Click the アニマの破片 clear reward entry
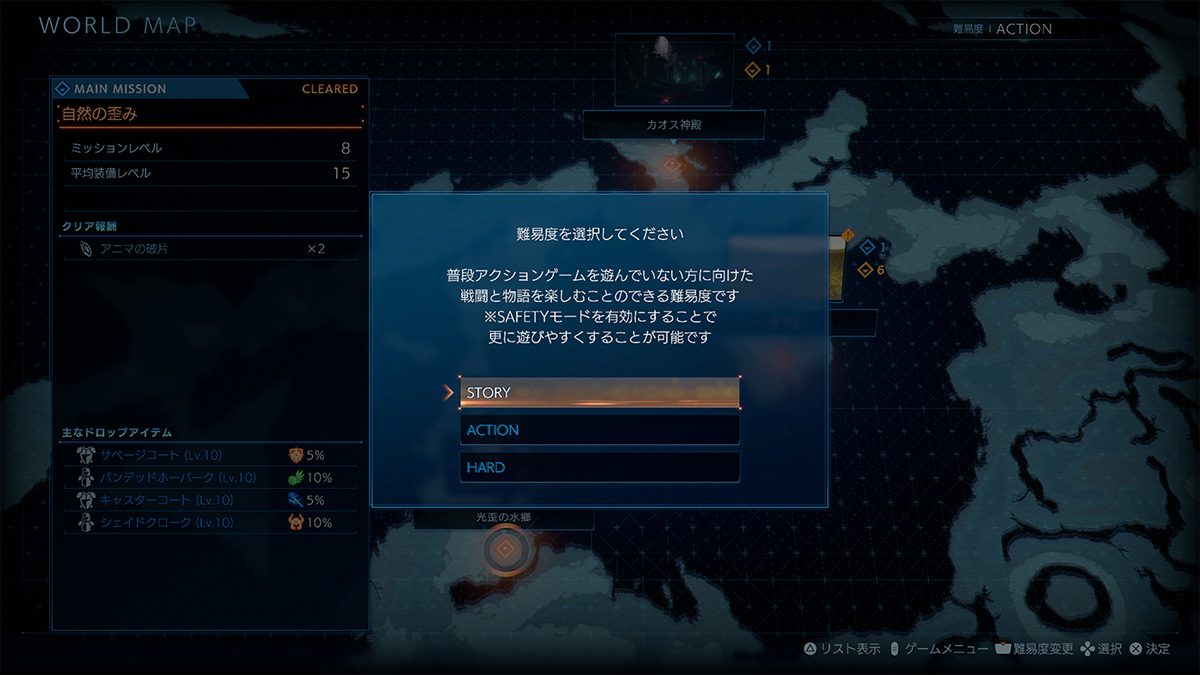 [x=210, y=248]
